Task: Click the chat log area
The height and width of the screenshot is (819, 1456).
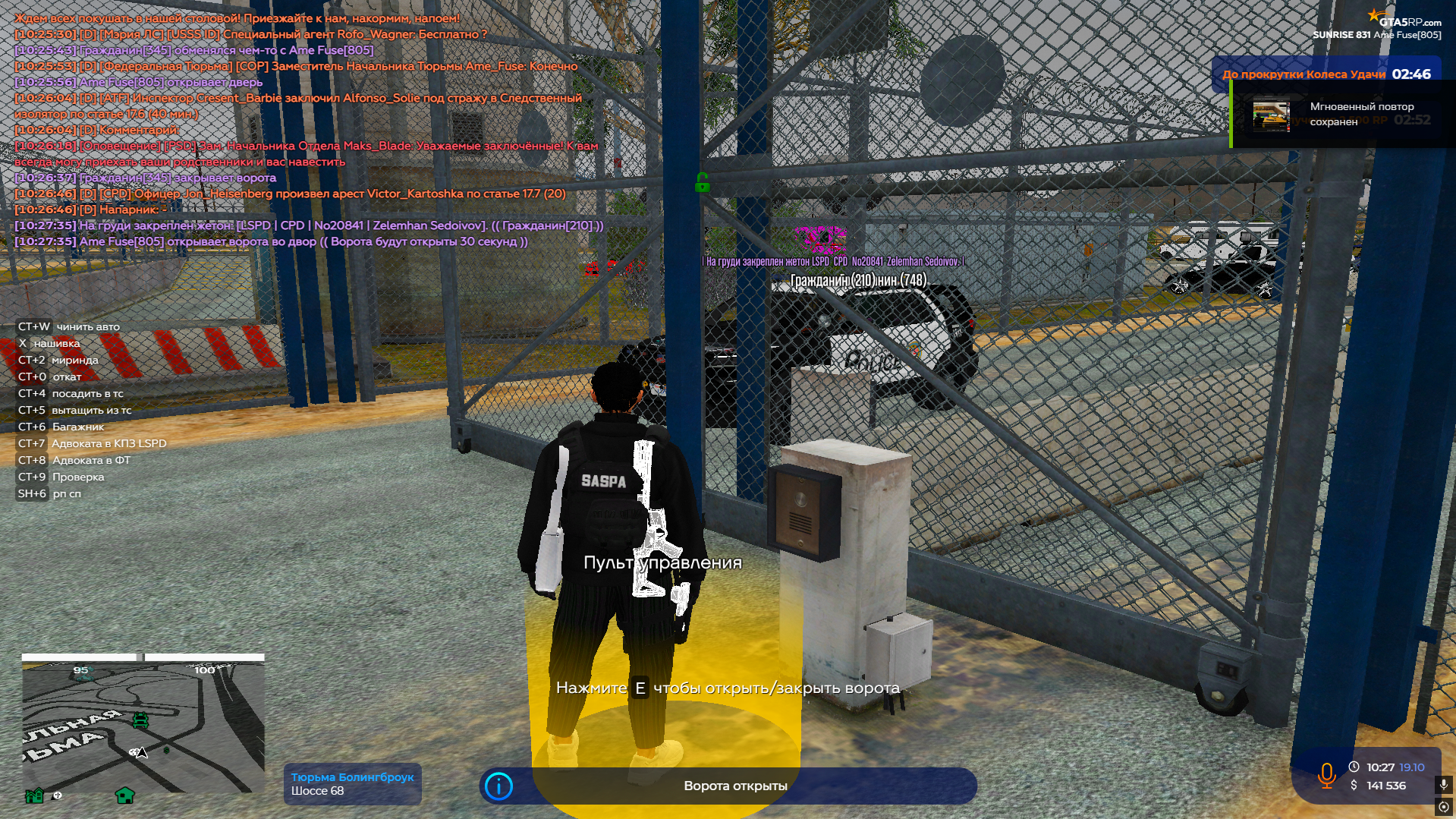Action: [x=303, y=129]
